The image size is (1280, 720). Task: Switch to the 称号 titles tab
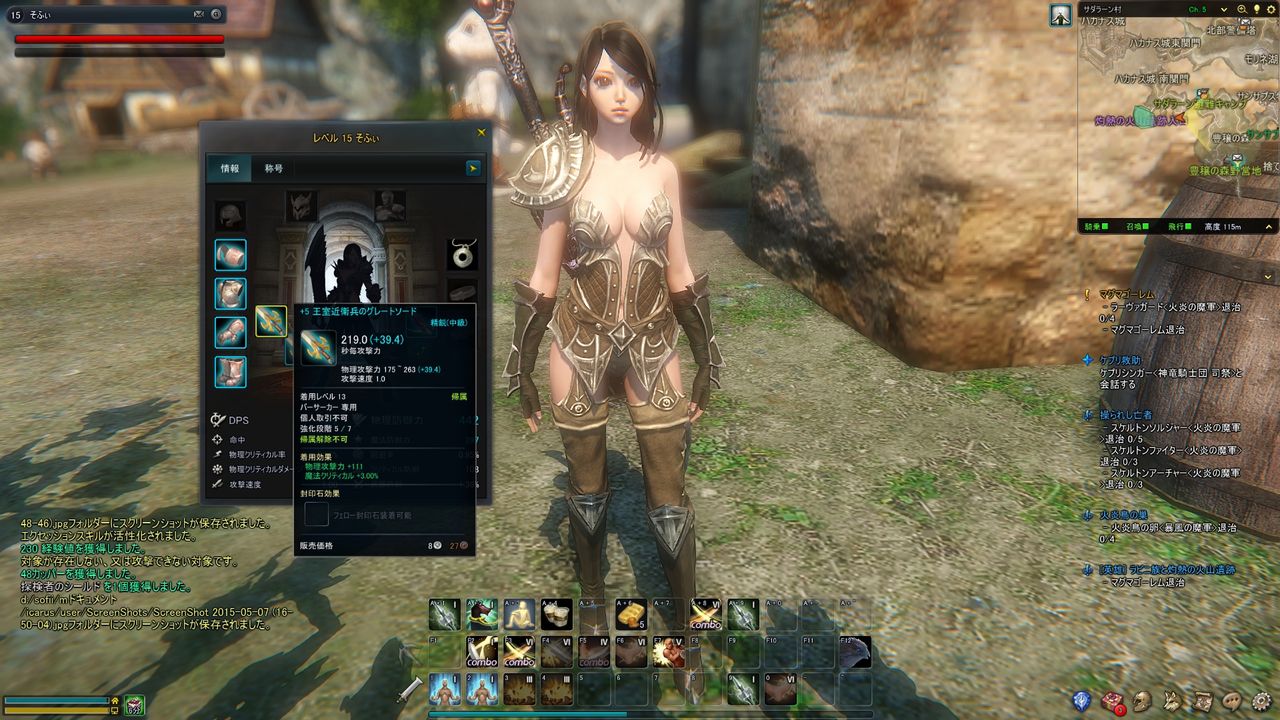(273, 168)
